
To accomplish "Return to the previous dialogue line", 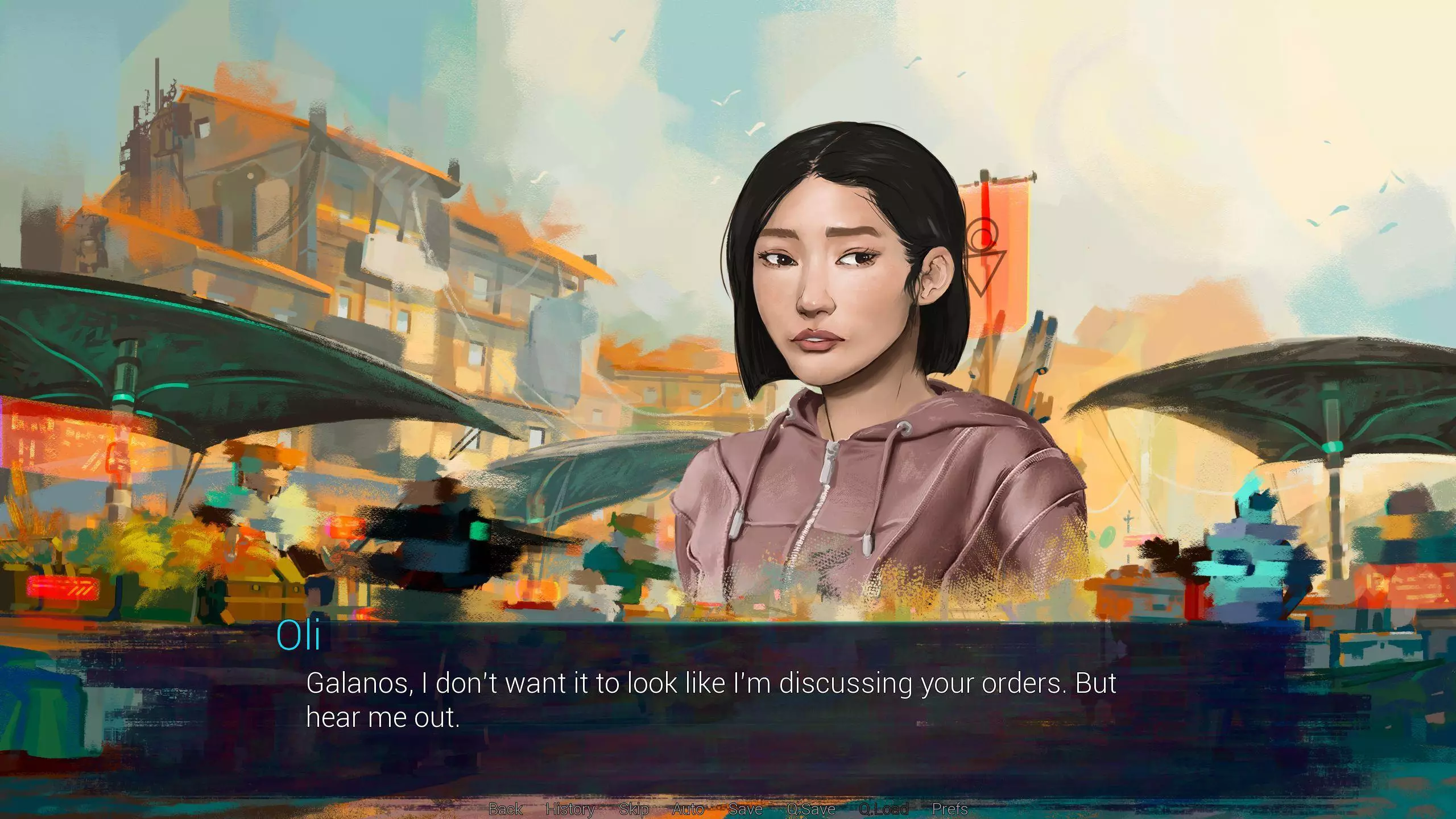I will [x=504, y=809].
